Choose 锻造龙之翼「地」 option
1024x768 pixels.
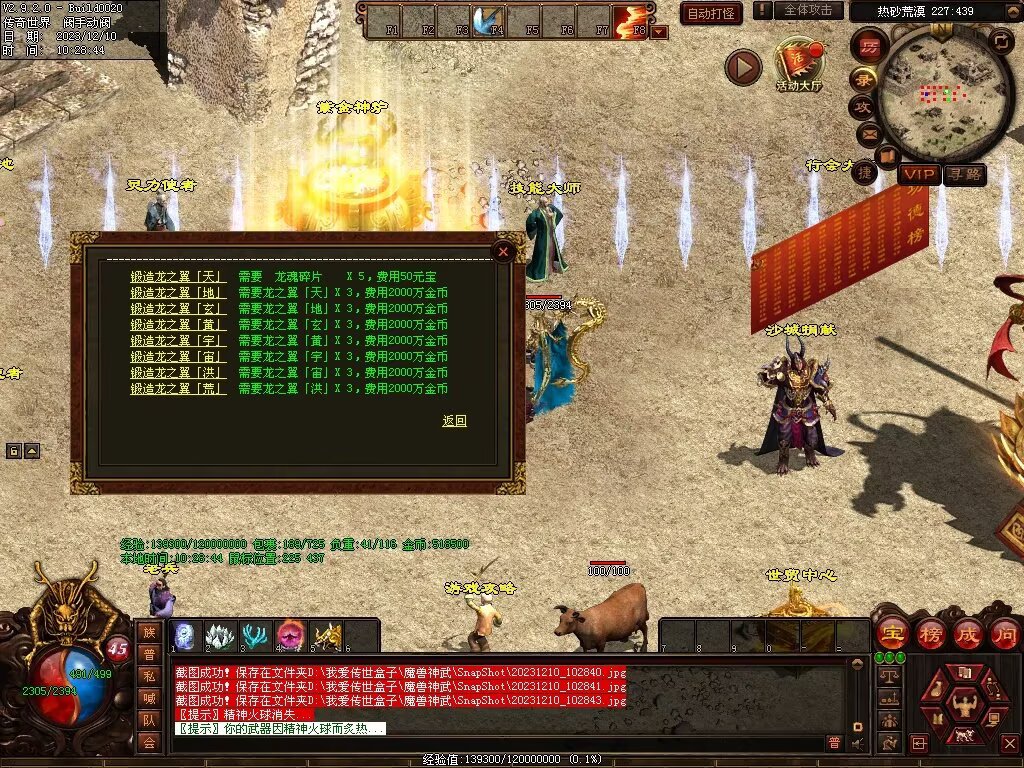click(178, 293)
